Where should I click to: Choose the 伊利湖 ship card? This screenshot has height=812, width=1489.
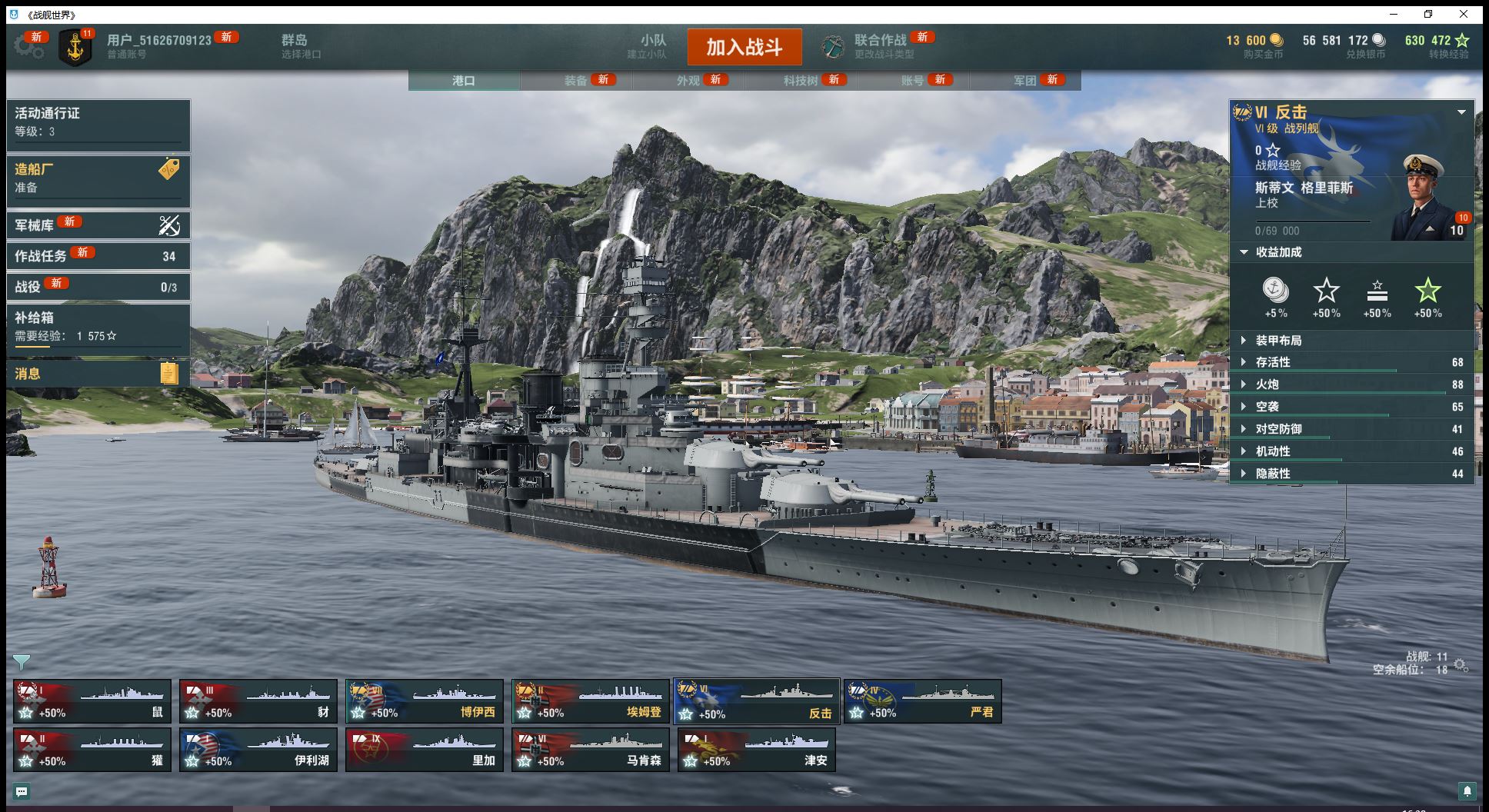click(x=258, y=750)
